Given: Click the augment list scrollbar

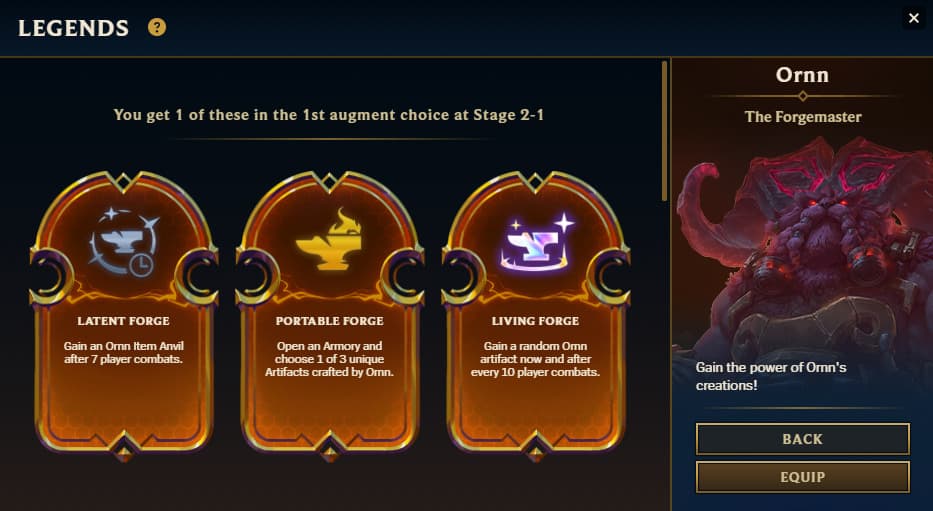Looking at the screenshot, I should (665, 130).
